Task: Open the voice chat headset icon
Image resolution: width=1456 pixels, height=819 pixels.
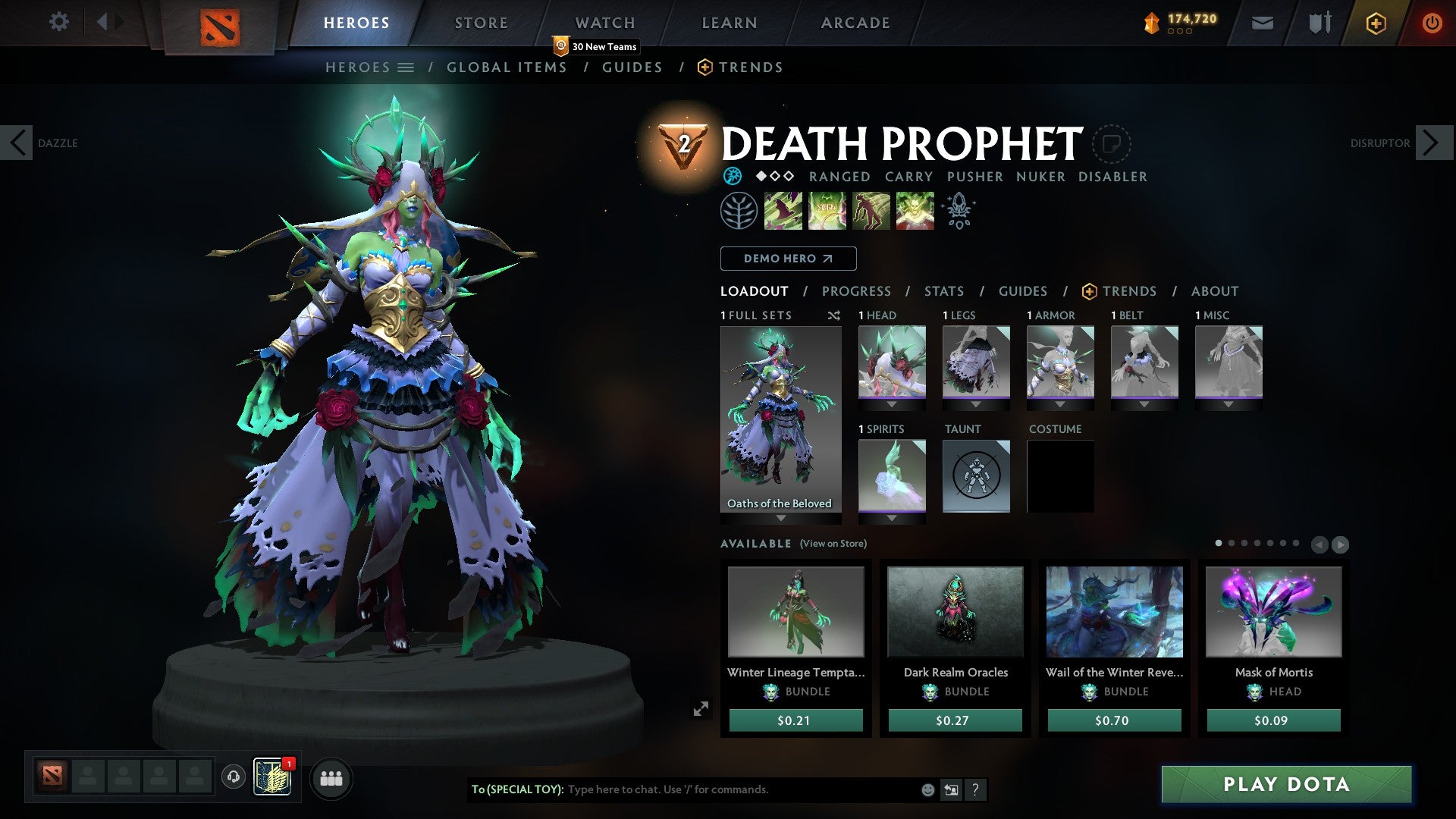Action: (233, 777)
